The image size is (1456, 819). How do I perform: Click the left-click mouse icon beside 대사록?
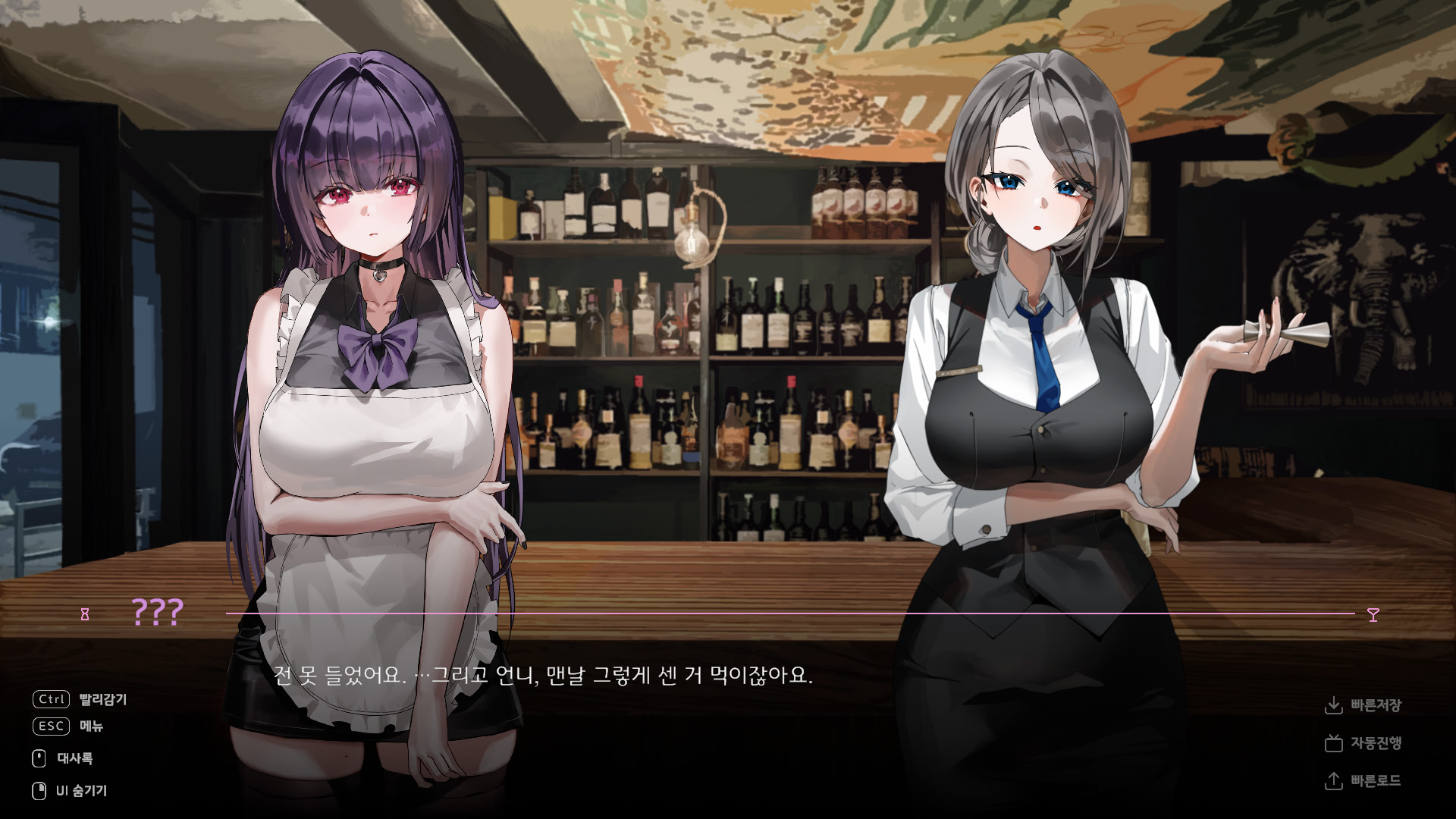click(40, 758)
